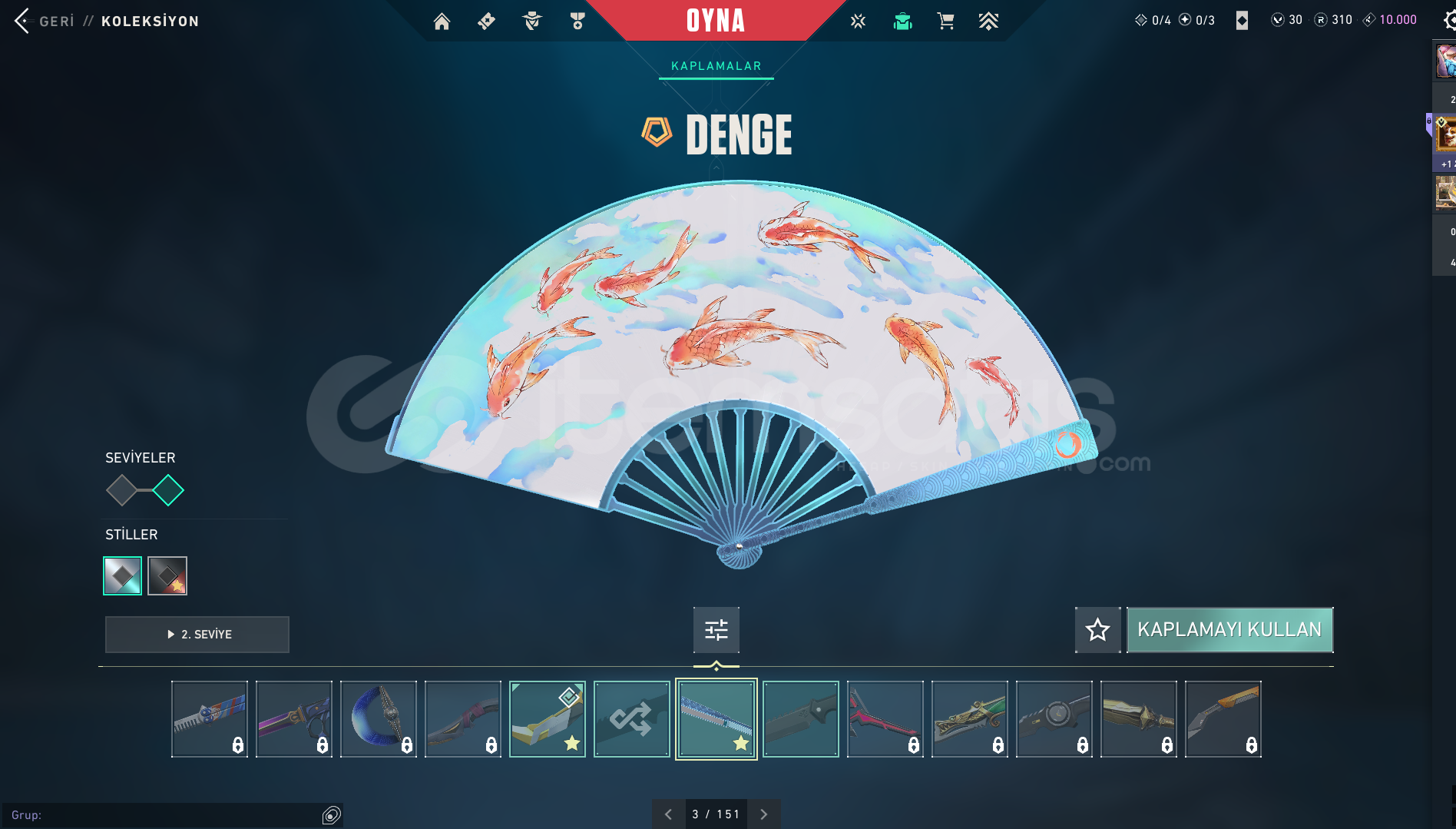Open the home screen from the house icon
Screen dimensions: 1456x829
click(442, 22)
